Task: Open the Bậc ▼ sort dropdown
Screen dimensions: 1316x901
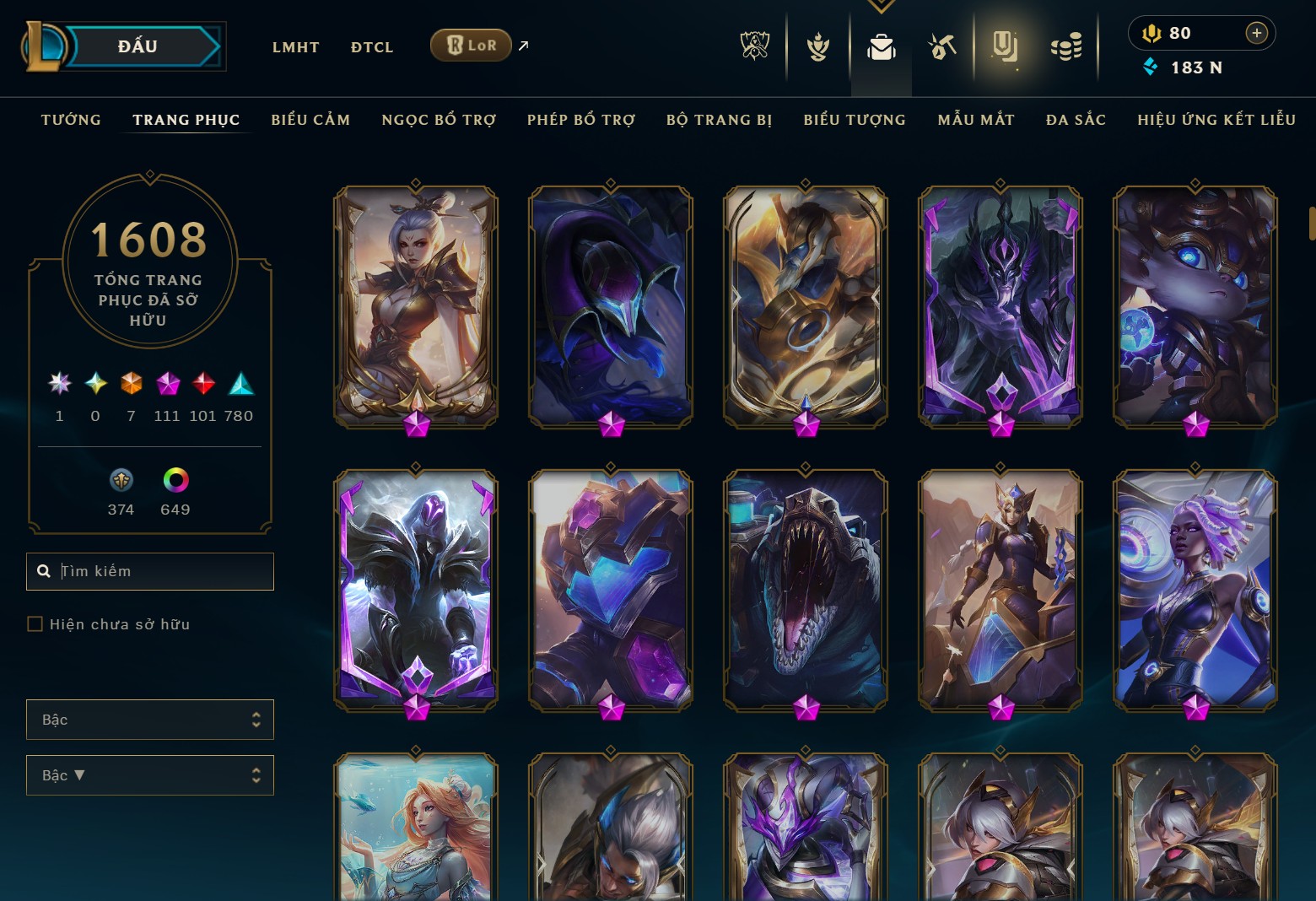Action: click(x=149, y=775)
